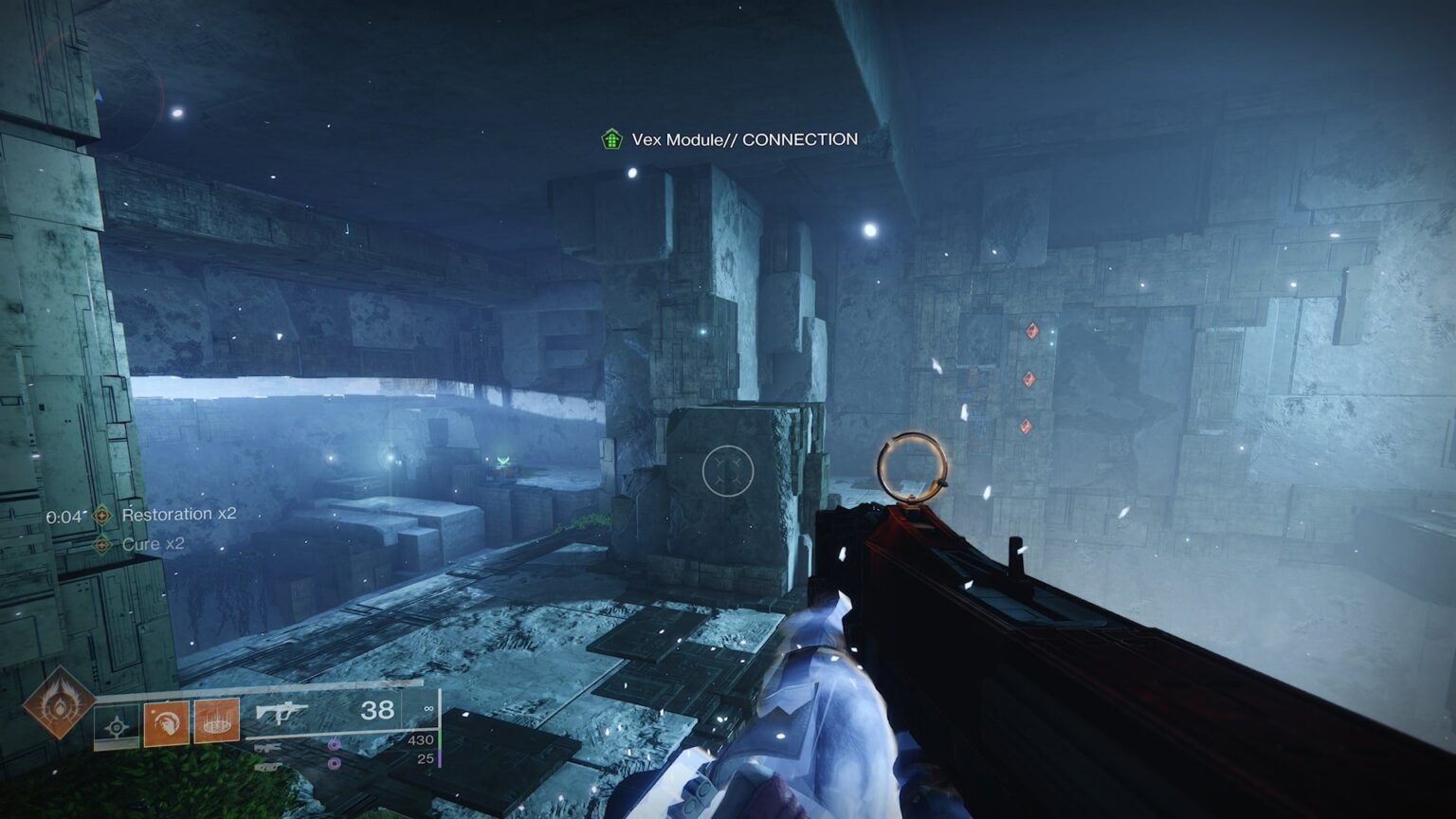This screenshot has width=1456, height=819.
Task: Click the Cure x2 buff icon
Action: (x=102, y=545)
